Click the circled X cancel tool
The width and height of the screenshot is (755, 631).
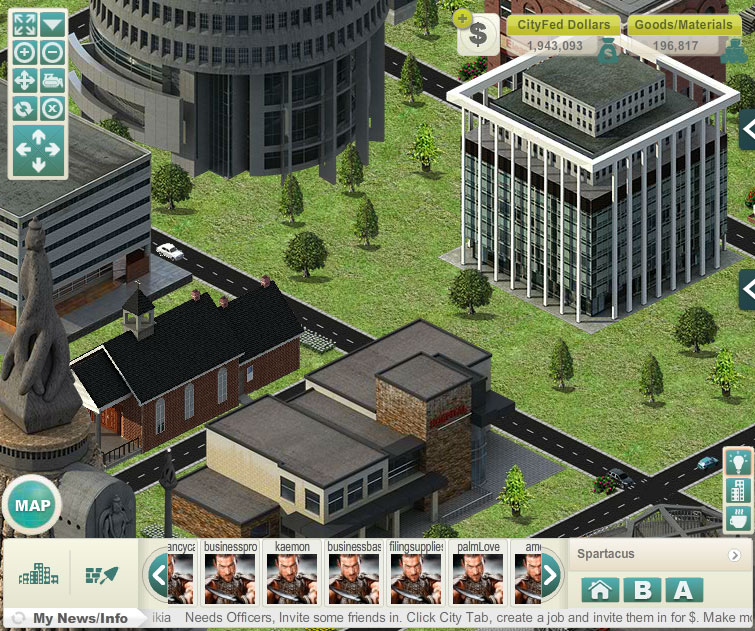pyautogui.click(x=52, y=108)
